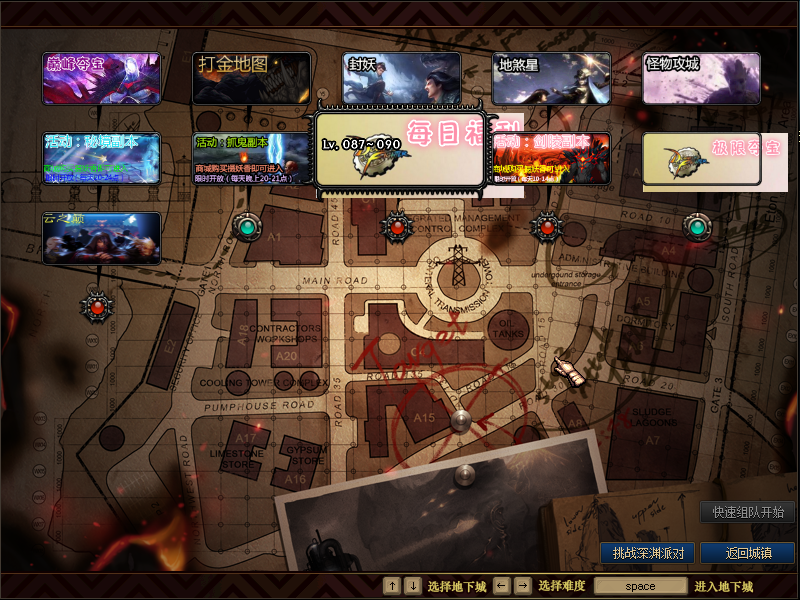Viewport: 800px width, 600px height.
Task: Select the 极限夺宝 dungeon tile
Action: point(702,159)
